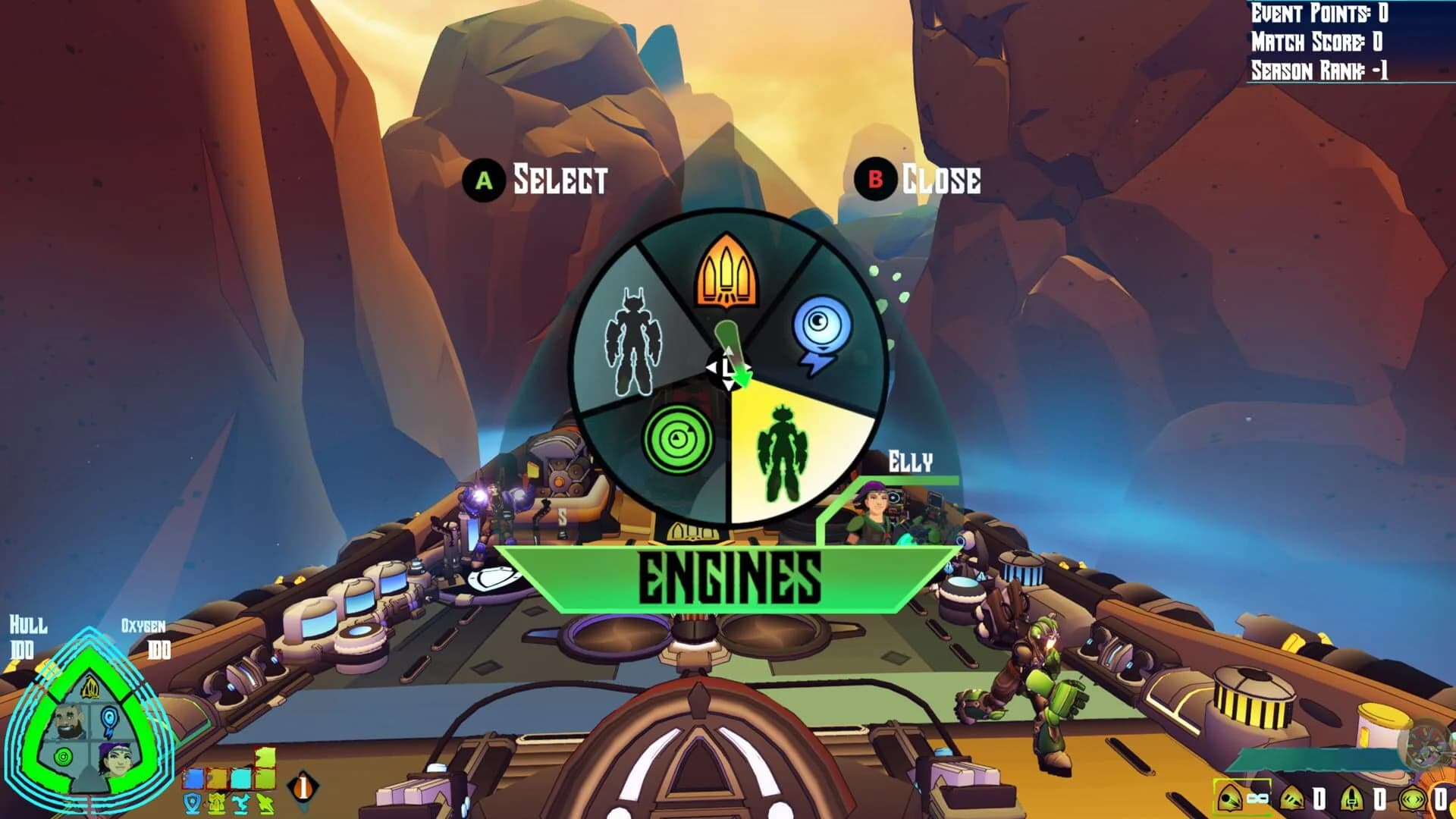Select the green shield spiral wheel segment
Viewport: 1456px width, 819px height.
click(x=679, y=440)
